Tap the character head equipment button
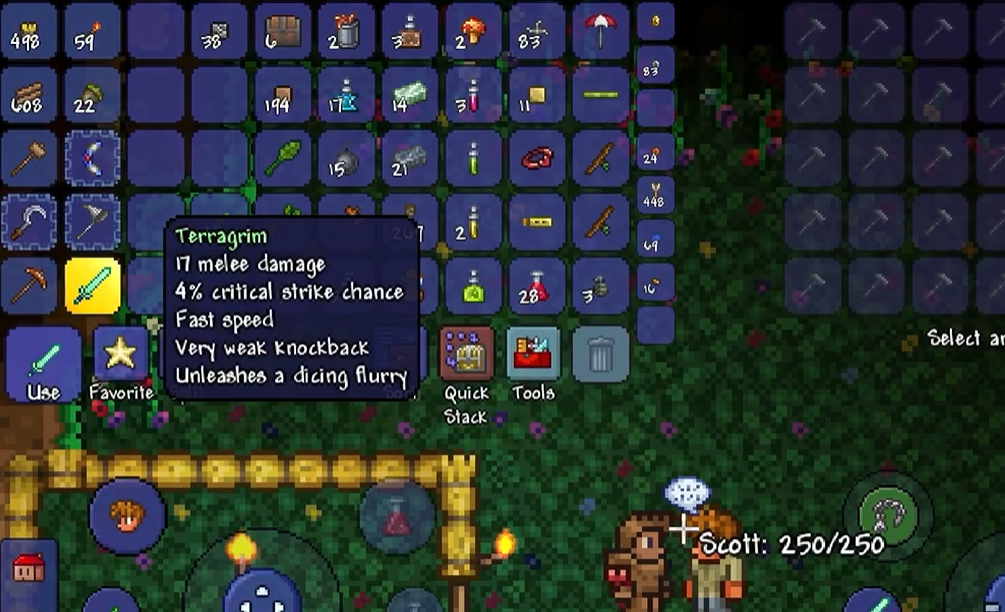This screenshot has height=612, width=1005. click(x=127, y=517)
